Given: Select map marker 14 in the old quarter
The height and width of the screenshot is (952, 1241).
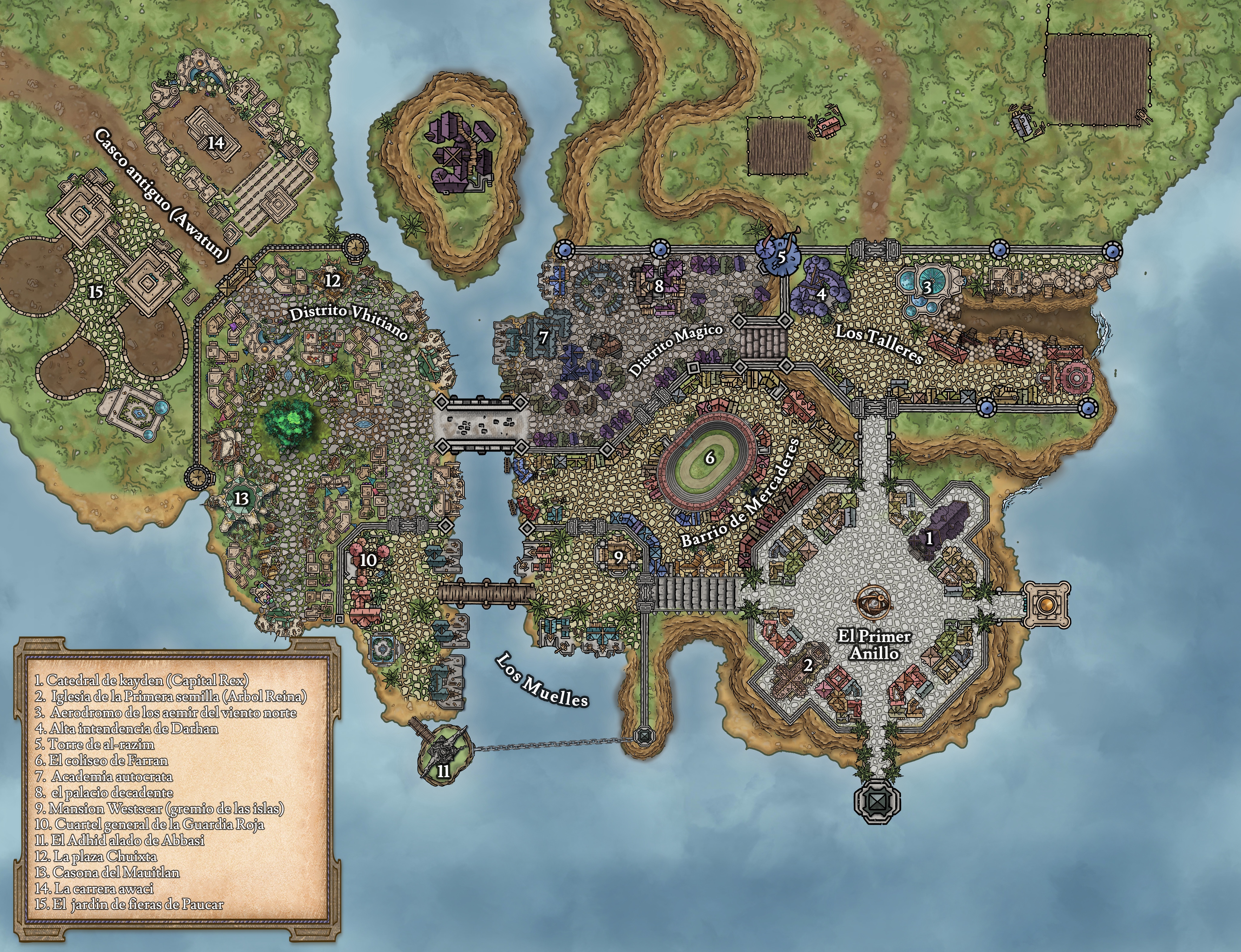Looking at the screenshot, I should (x=216, y=143).
